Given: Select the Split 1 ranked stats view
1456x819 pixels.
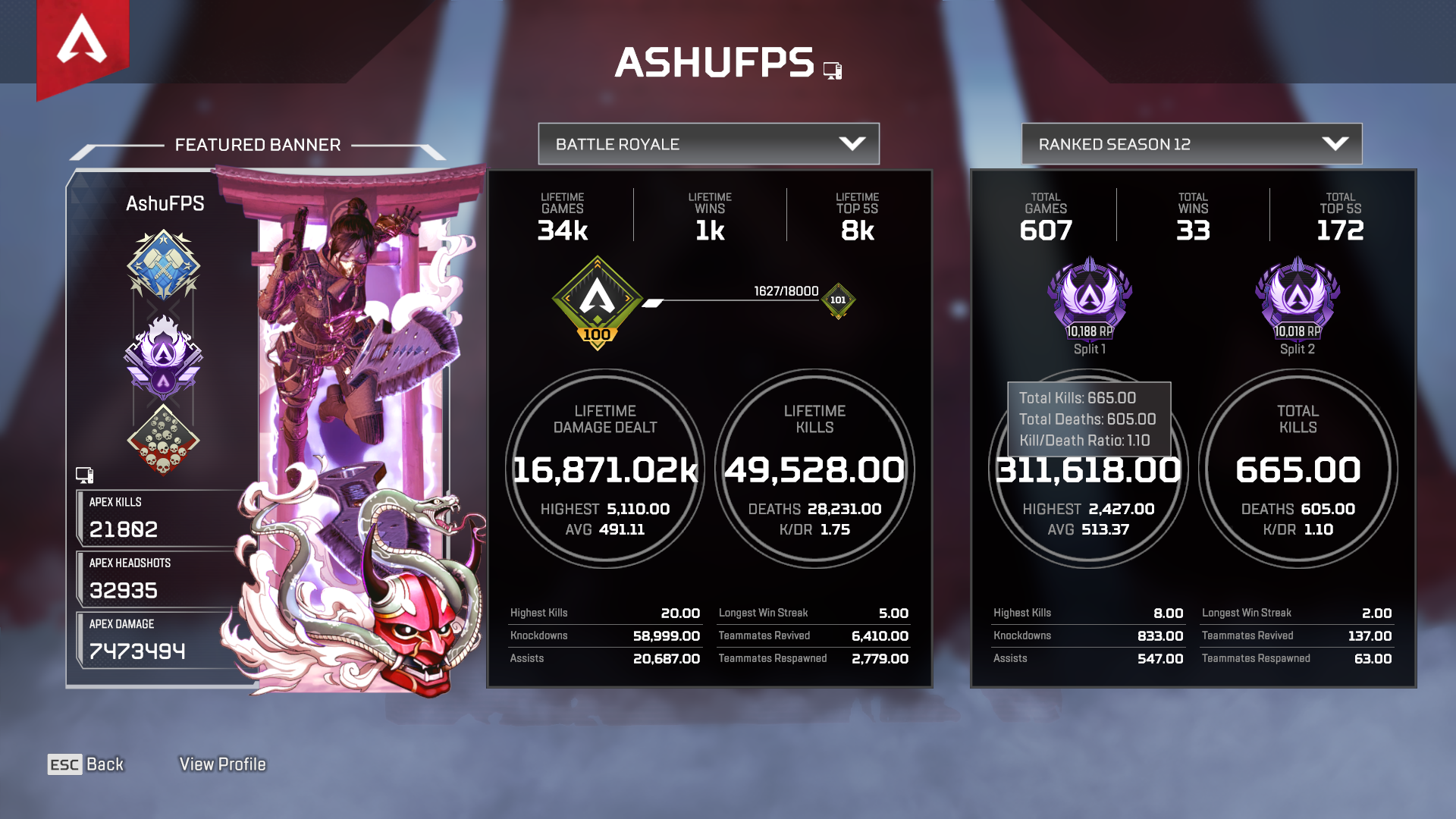Looking at the screenshot, I should coord(1090,350).
